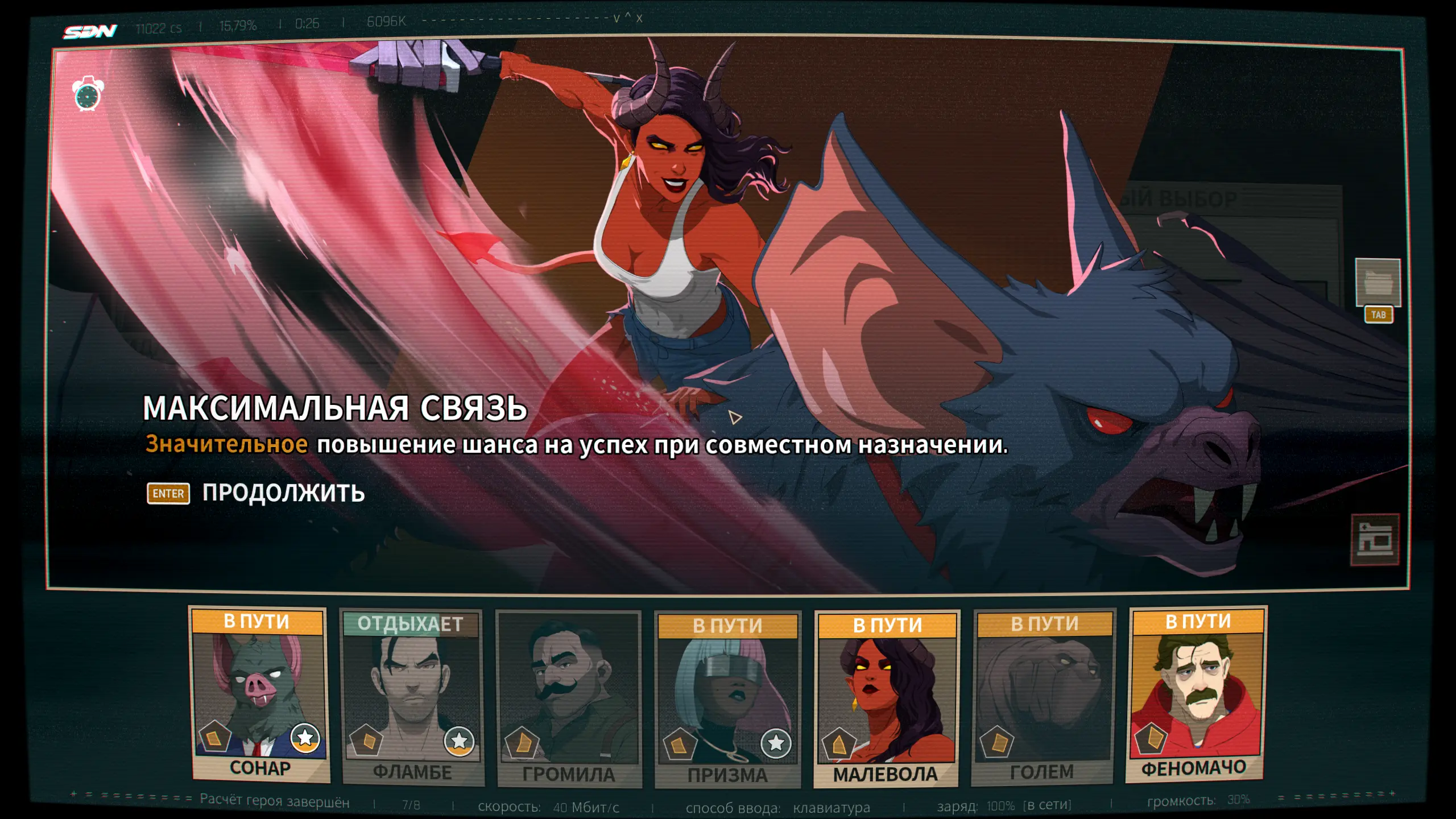Open the desk terminal icon
Screen dimensions: 1456x819
tap(1375, 539)
